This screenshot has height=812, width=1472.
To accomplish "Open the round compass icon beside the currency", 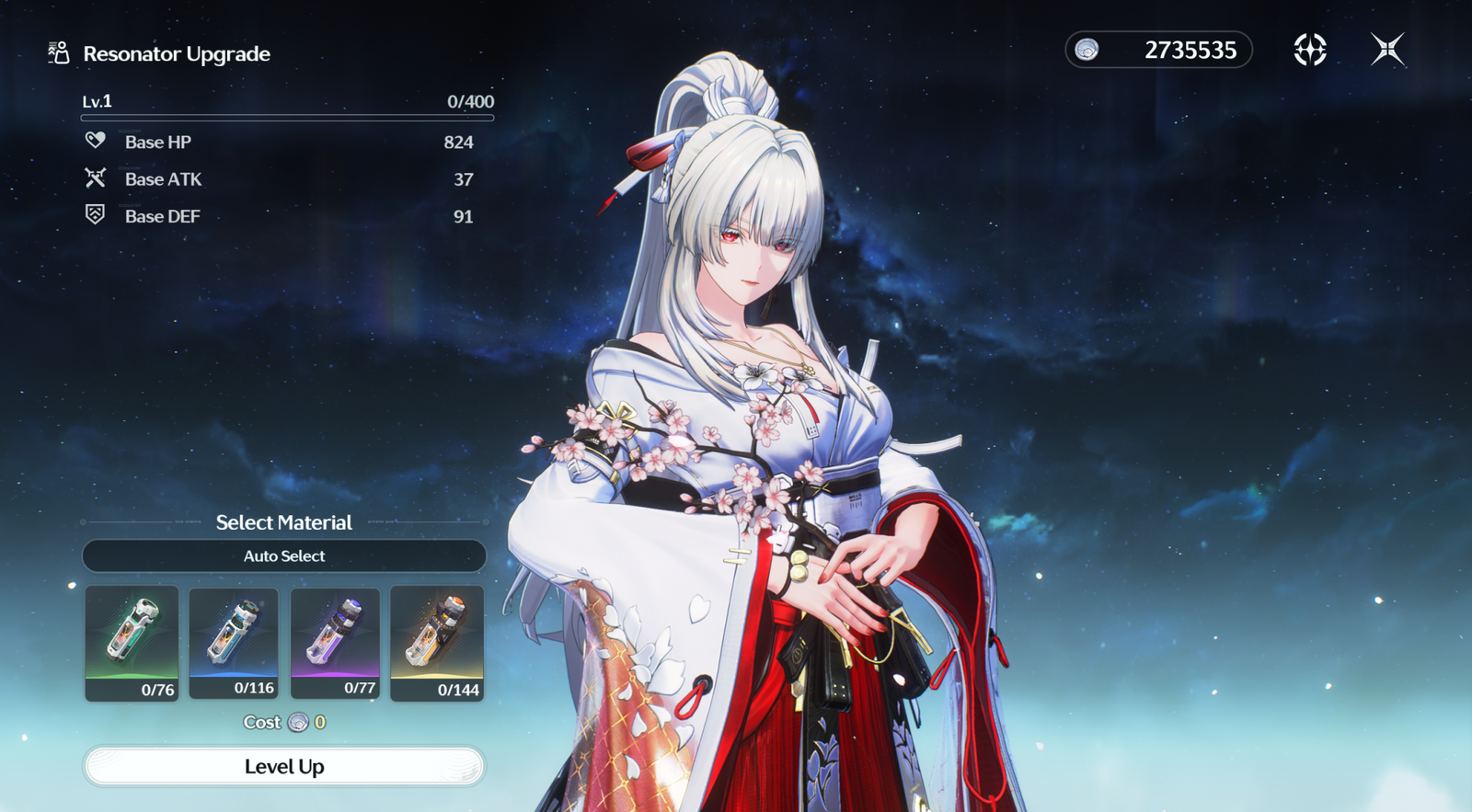I will [1309, 50].
